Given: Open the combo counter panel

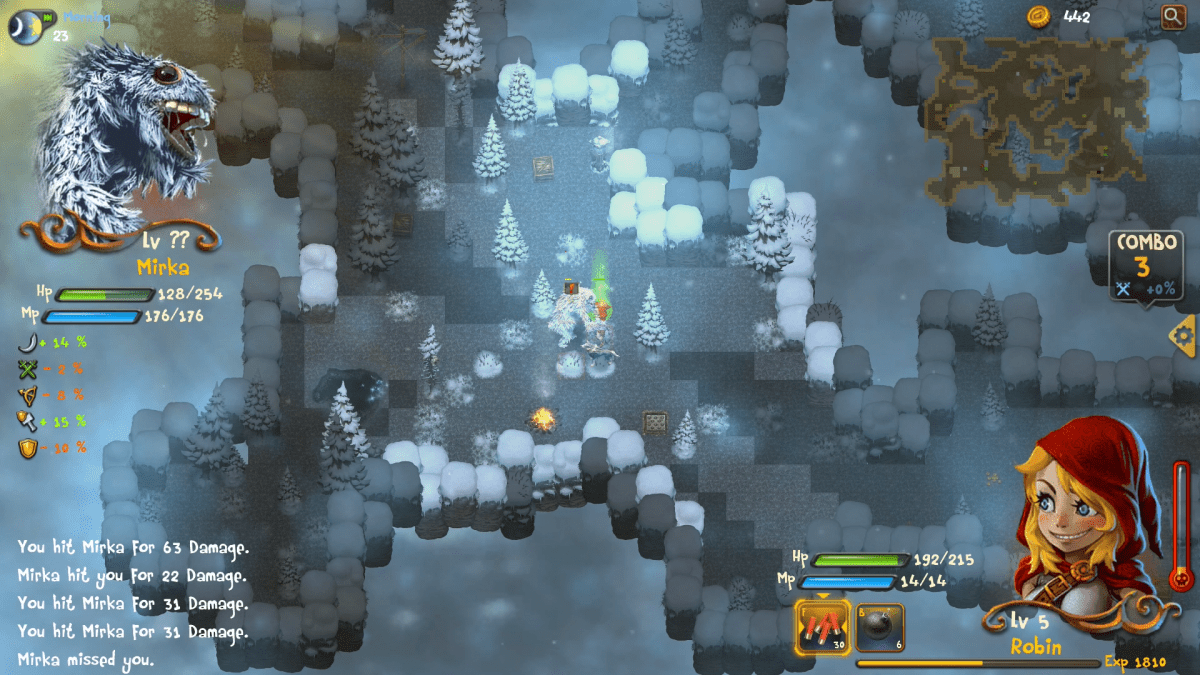Looking at the screenshot, I should pos(1145,267).
